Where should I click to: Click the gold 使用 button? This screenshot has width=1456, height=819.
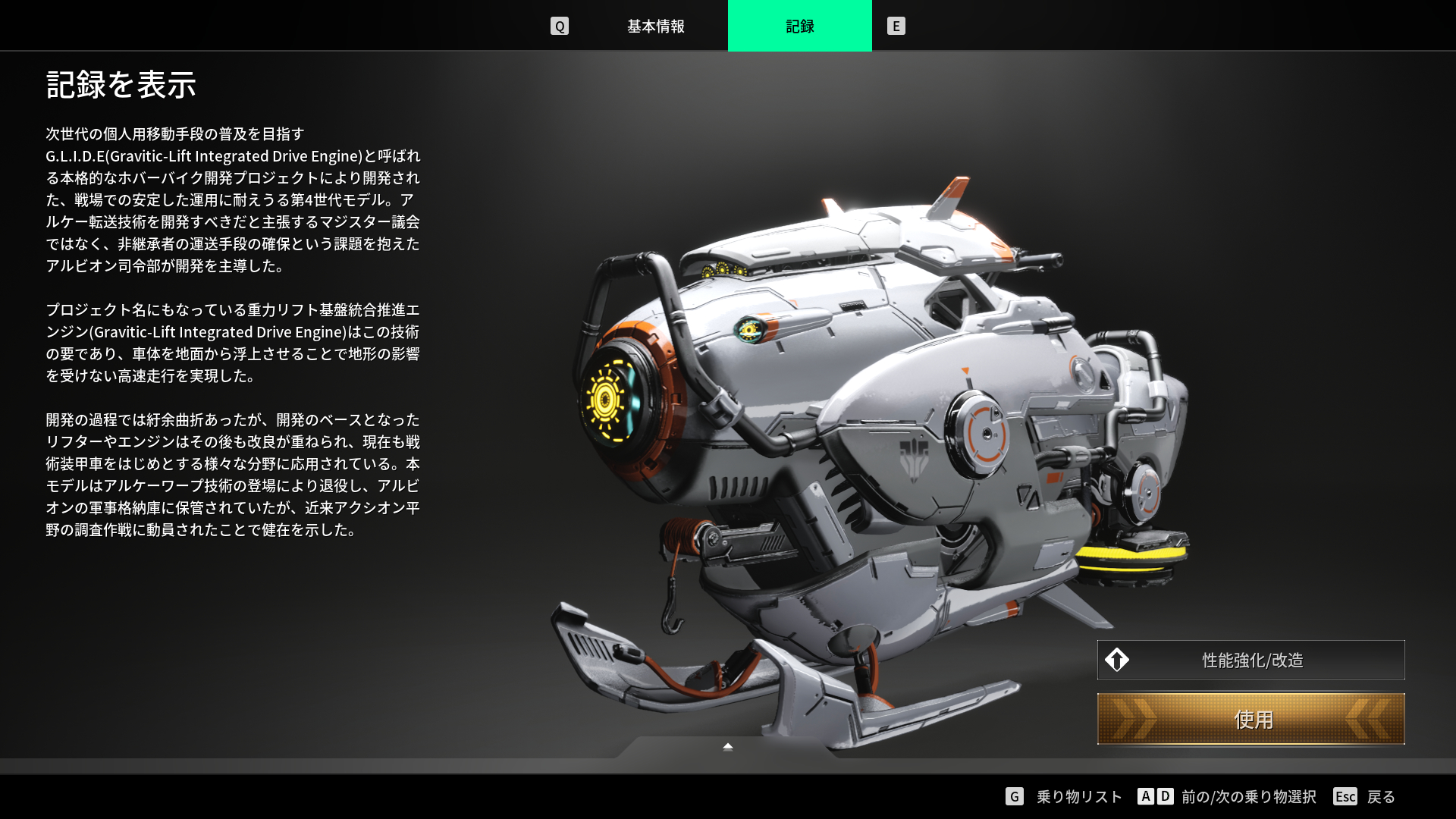tap(1250, 719)
